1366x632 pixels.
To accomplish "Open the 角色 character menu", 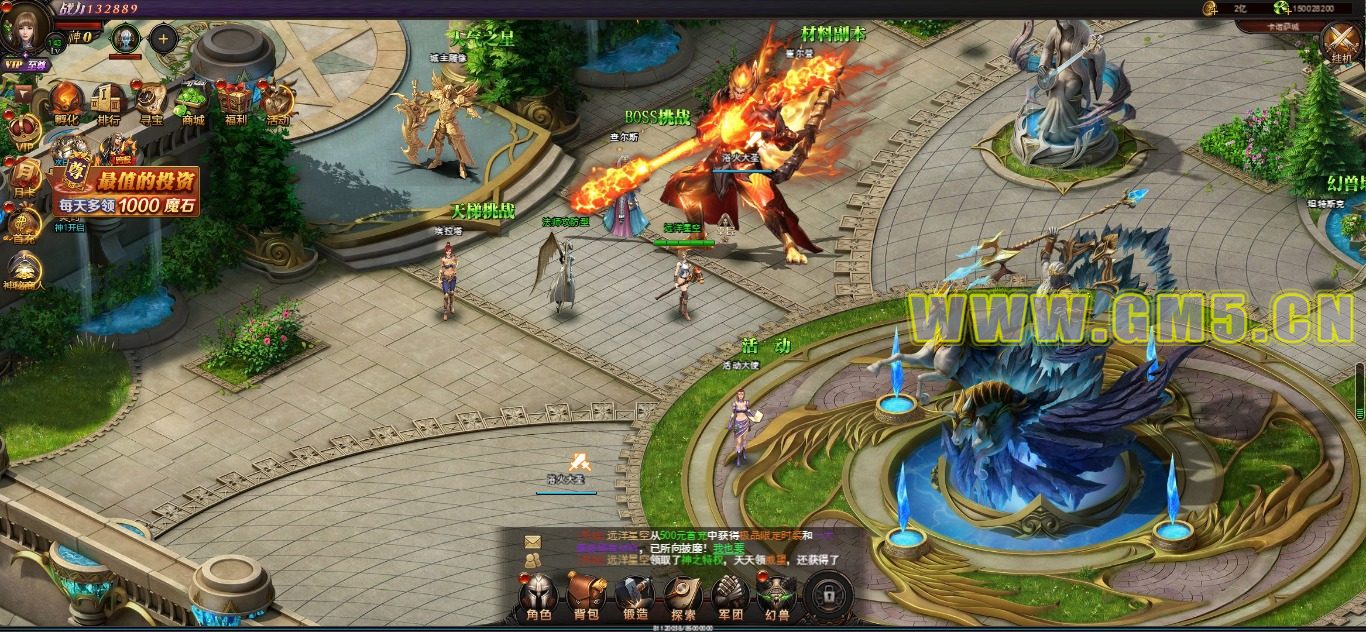I will pyautogui.click(x=539, y=596).
